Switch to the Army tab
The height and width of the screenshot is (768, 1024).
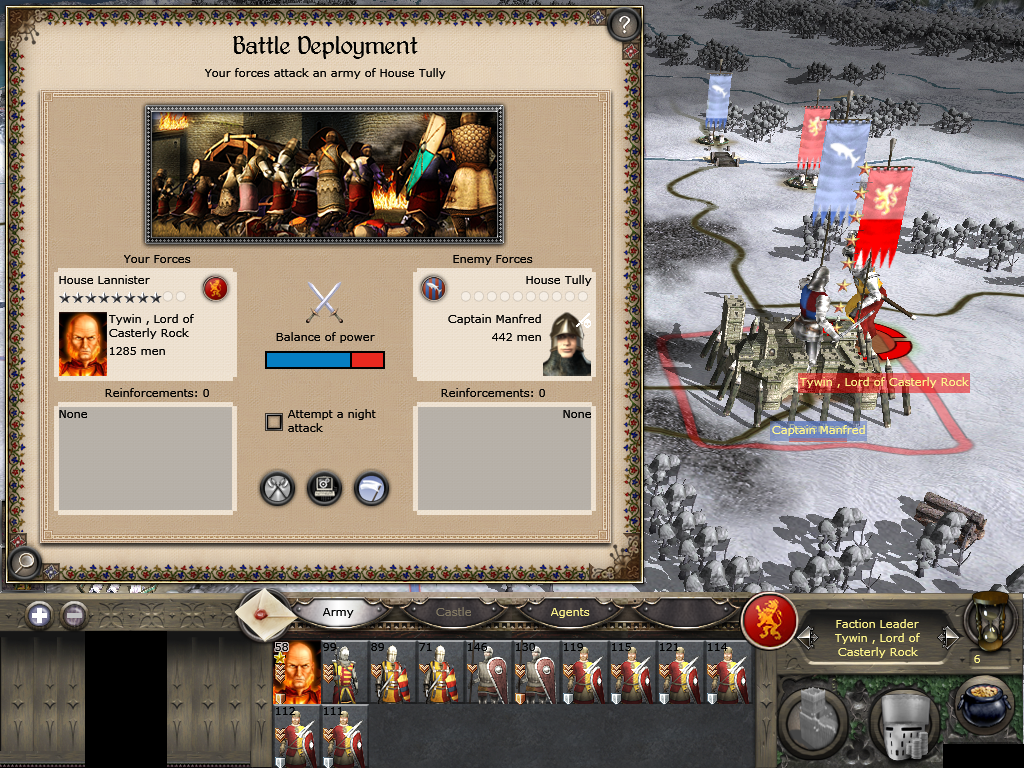[x=338, y=612]
